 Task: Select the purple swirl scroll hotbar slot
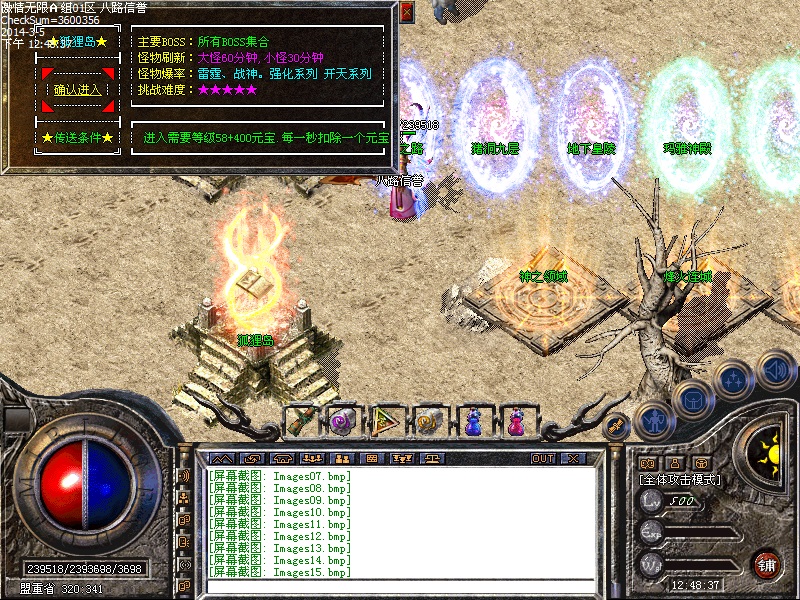coord(343,421)
